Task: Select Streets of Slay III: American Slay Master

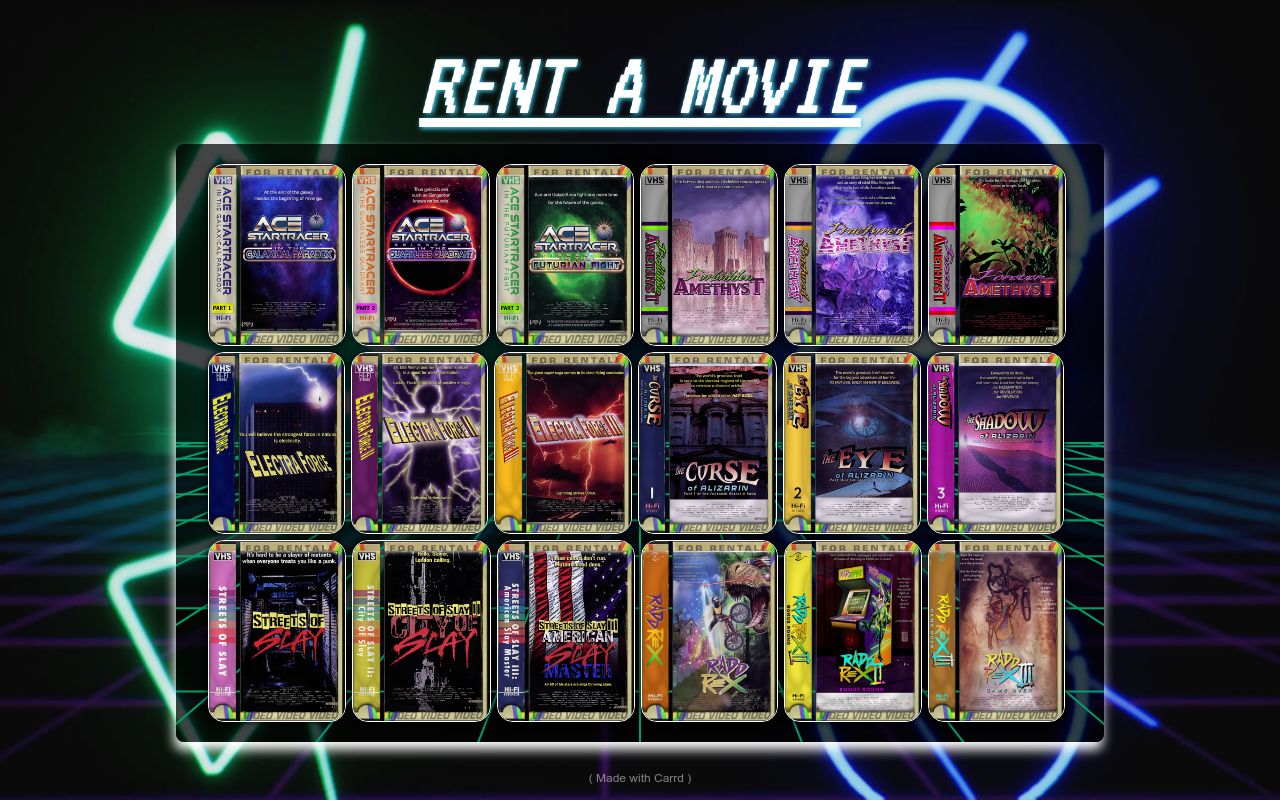Action: pyautogui.click(x=565, y=630)
